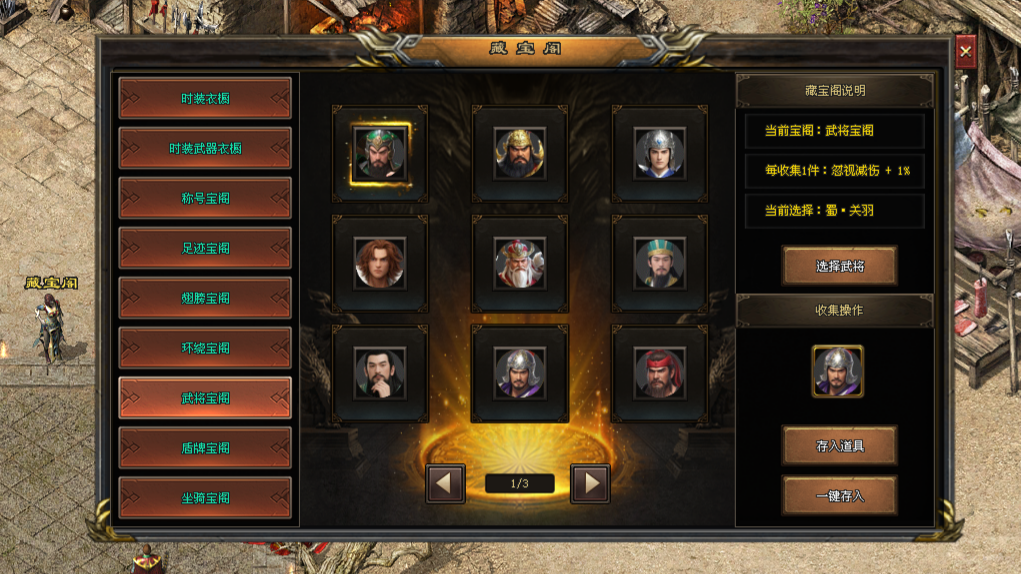Select the 称号宝阁 category
1021x574 pixels.
coord(205,198)
